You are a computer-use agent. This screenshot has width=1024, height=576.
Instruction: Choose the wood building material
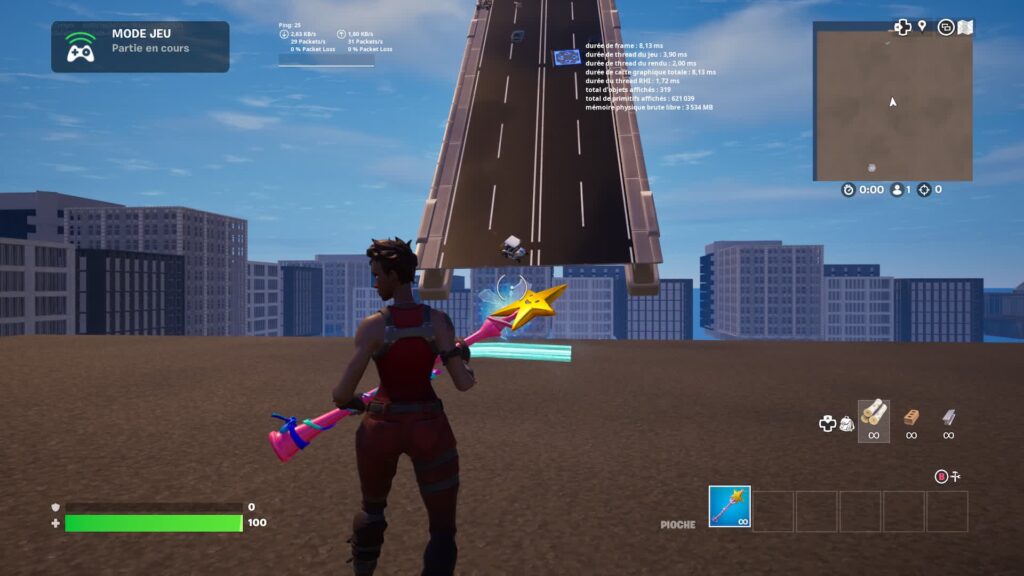click(x=873, y=415)
